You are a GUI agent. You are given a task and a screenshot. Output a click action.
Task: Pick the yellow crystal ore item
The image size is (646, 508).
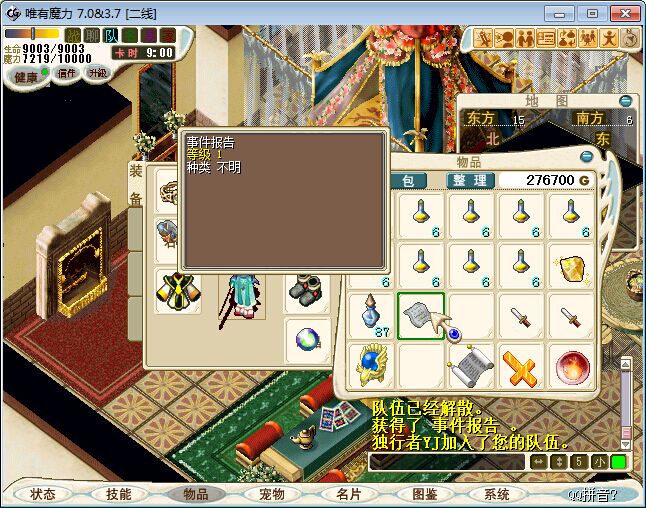[x=572, y=267]
